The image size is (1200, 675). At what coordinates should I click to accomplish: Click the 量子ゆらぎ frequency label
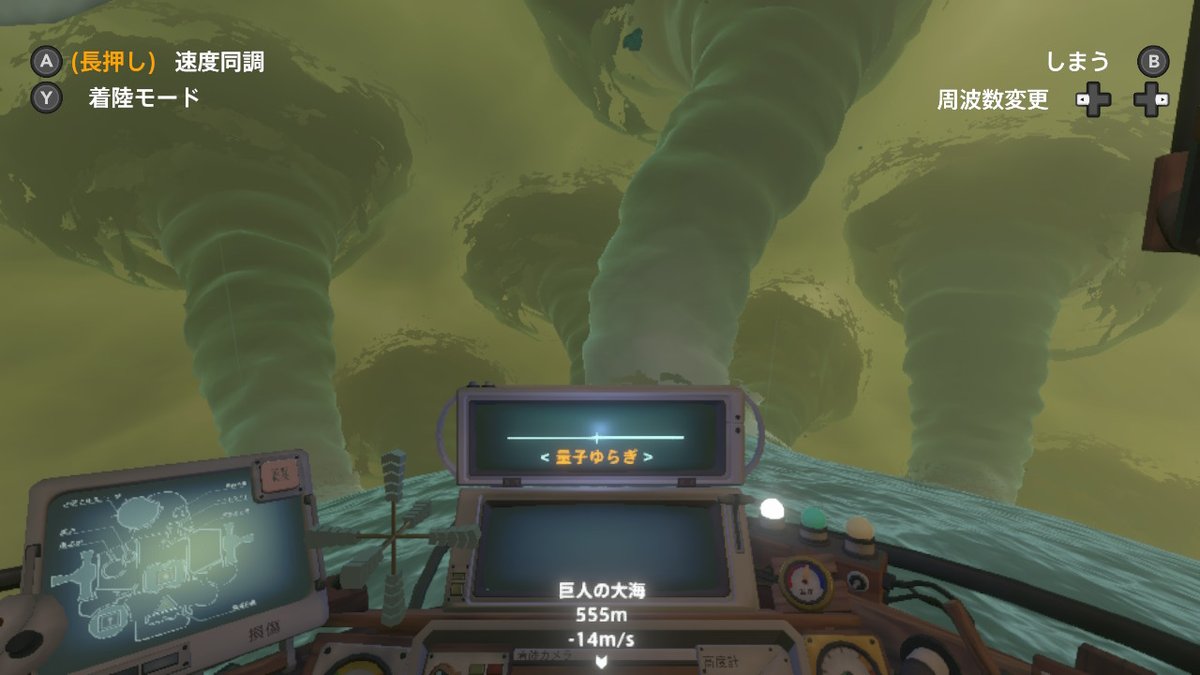click(596, 457)
